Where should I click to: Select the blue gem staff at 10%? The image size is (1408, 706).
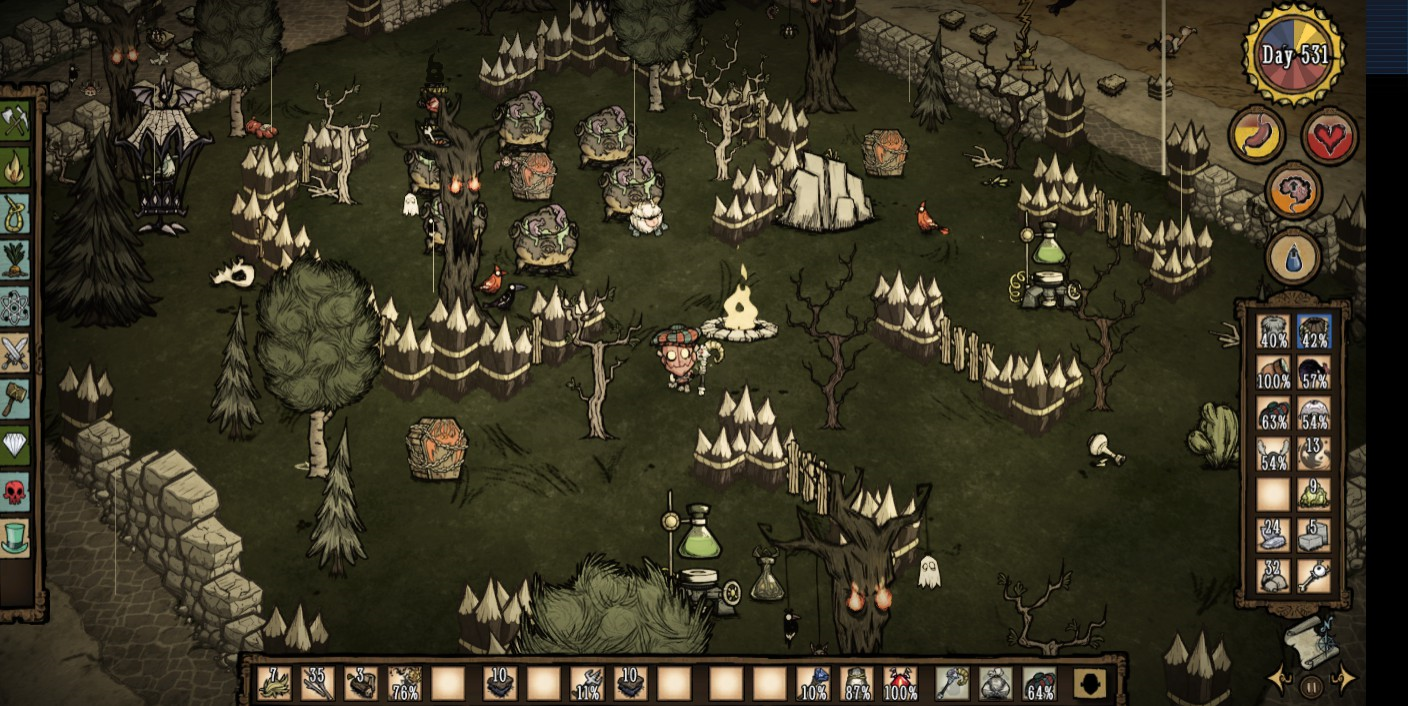[812, 683]
